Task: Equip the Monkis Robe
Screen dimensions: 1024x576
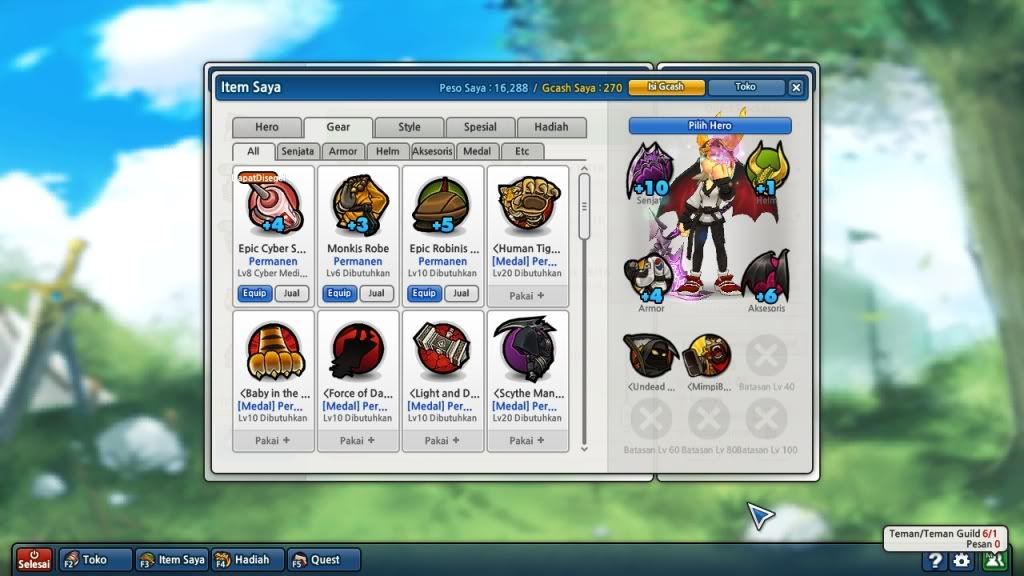Action: click(x=340, y=293)
